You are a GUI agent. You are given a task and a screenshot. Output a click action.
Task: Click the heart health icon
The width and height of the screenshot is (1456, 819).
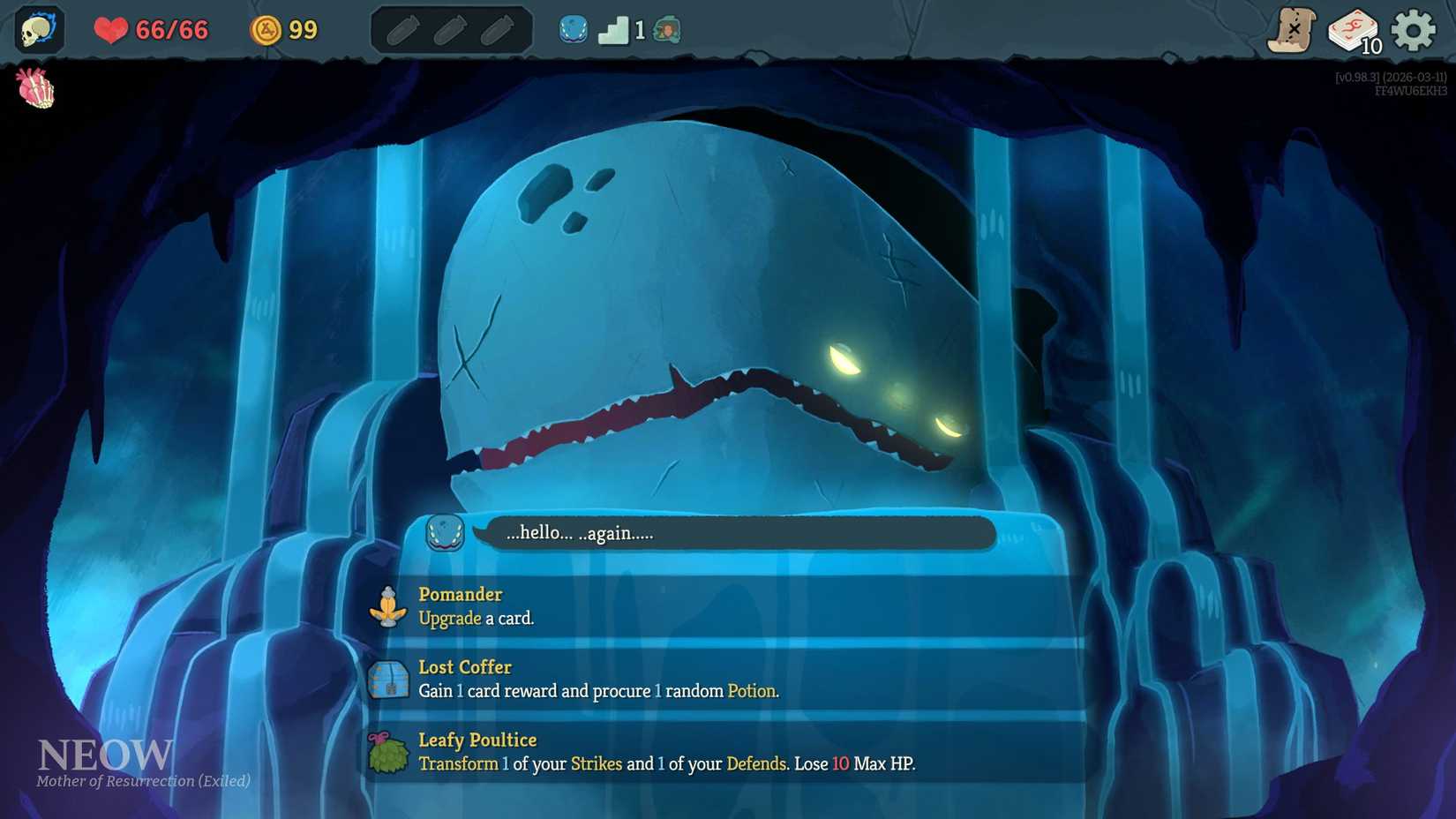111,29
